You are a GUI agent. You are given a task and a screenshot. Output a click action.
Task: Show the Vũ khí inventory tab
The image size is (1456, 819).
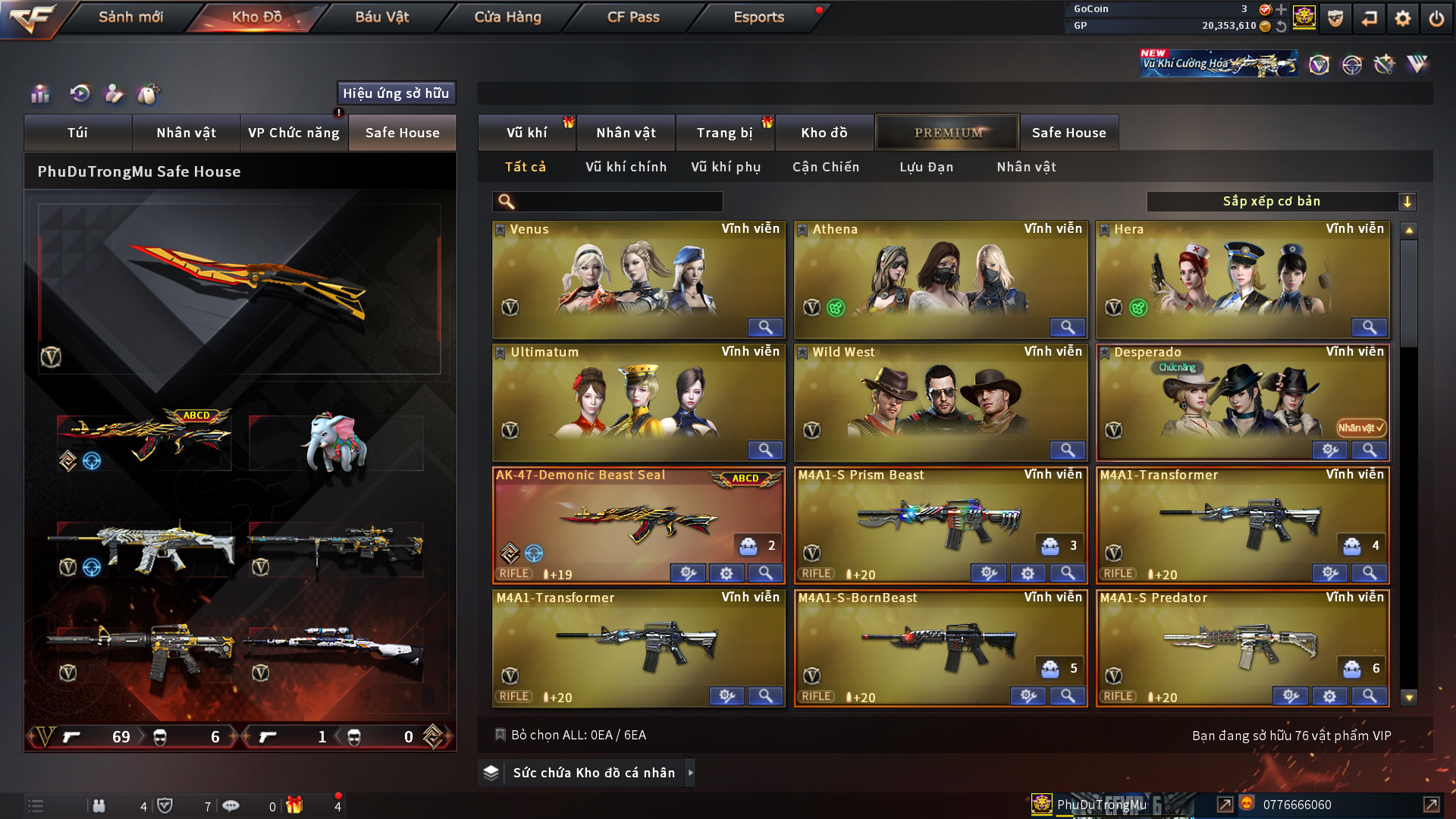point(526,133)
